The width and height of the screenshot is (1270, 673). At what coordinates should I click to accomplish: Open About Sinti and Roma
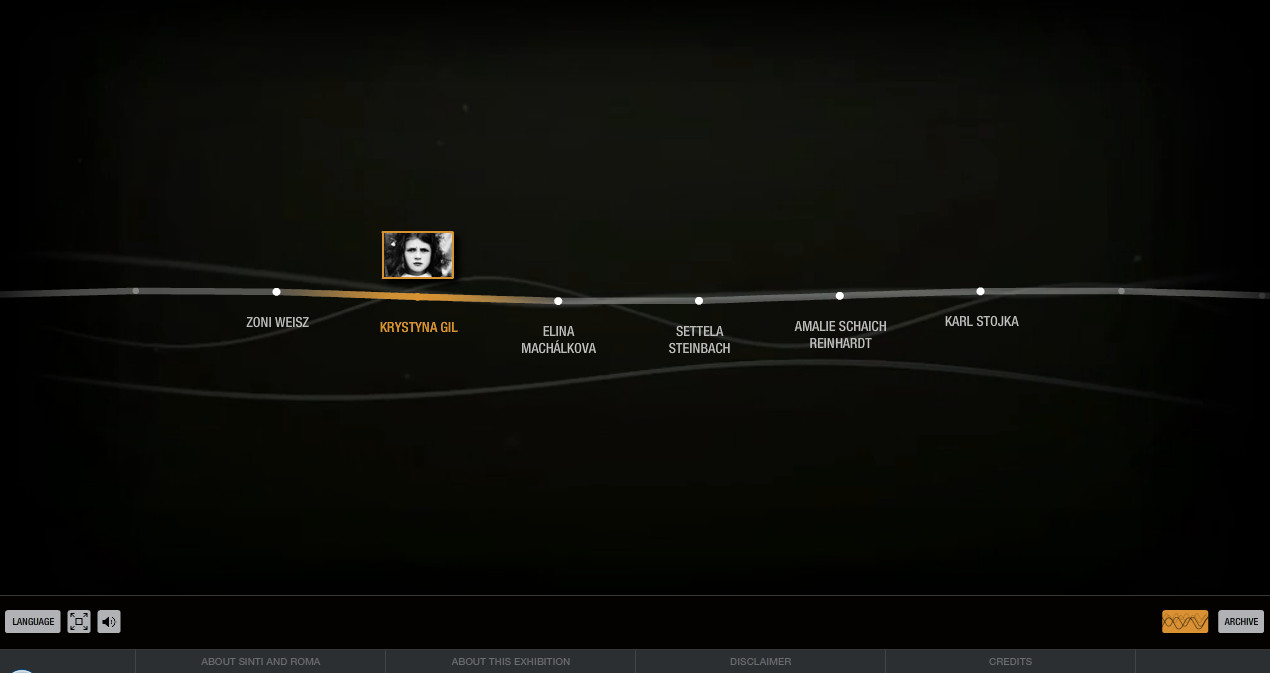[260, 661]
